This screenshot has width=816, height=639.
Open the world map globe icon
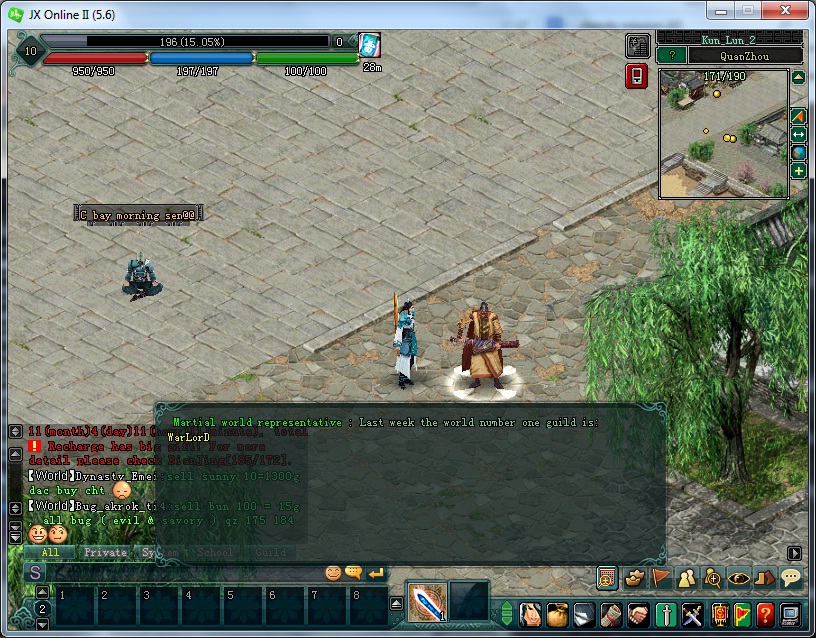pyautogui.click(x=799, y=152)
